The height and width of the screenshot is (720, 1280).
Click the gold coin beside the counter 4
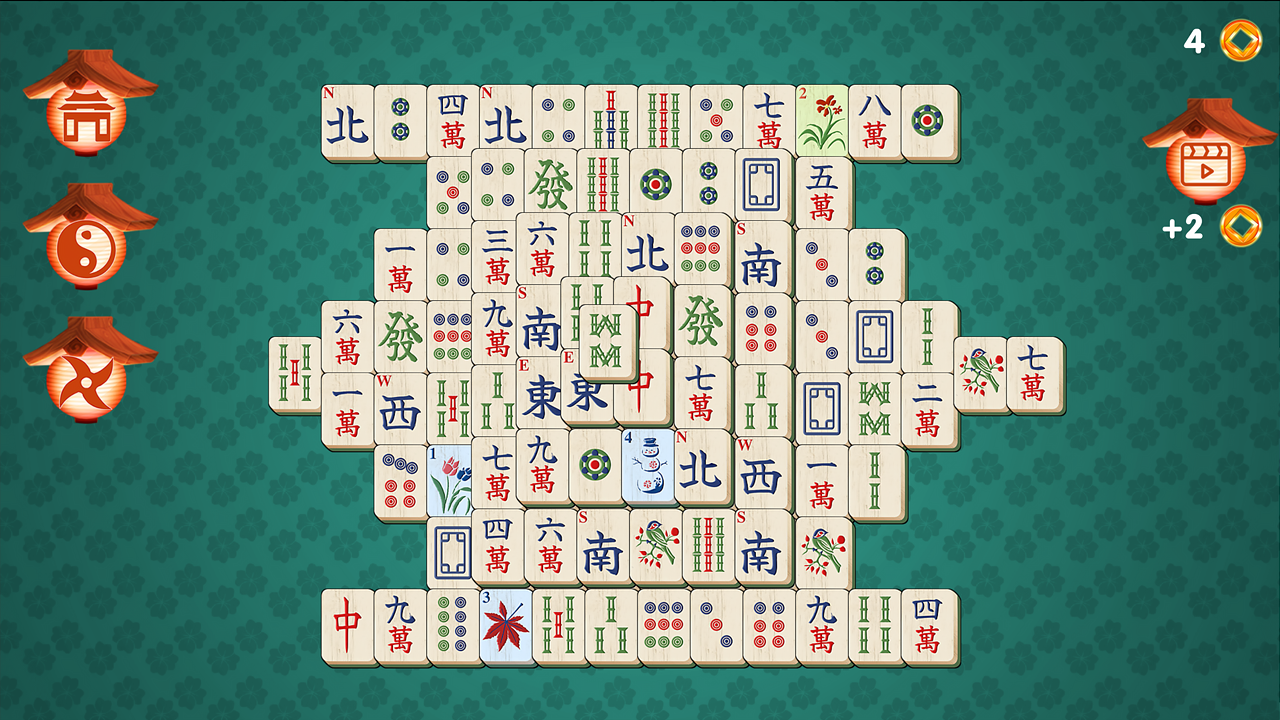[1240, 42]
